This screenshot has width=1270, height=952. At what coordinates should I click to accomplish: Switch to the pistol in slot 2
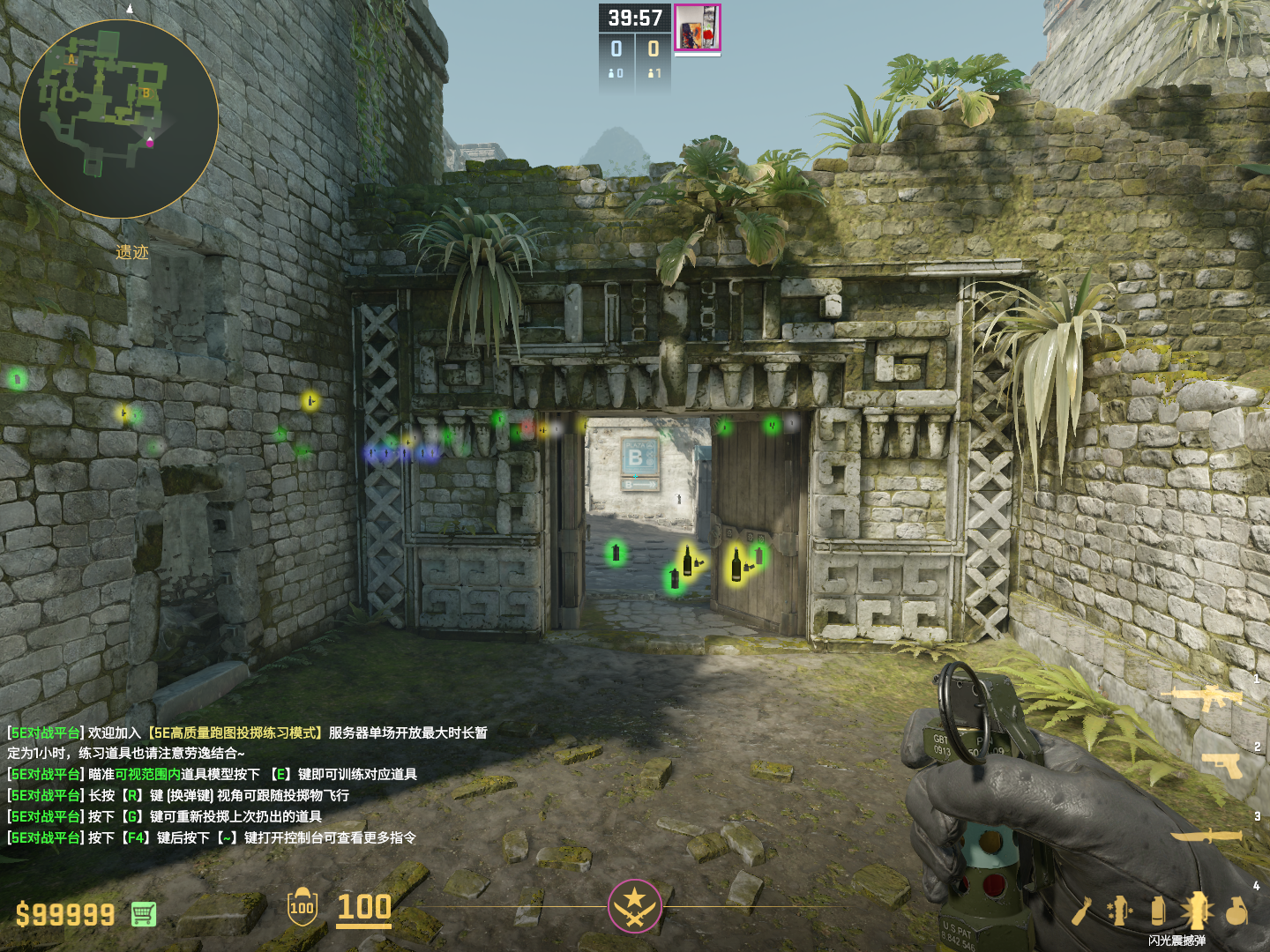coord(1221,764)
